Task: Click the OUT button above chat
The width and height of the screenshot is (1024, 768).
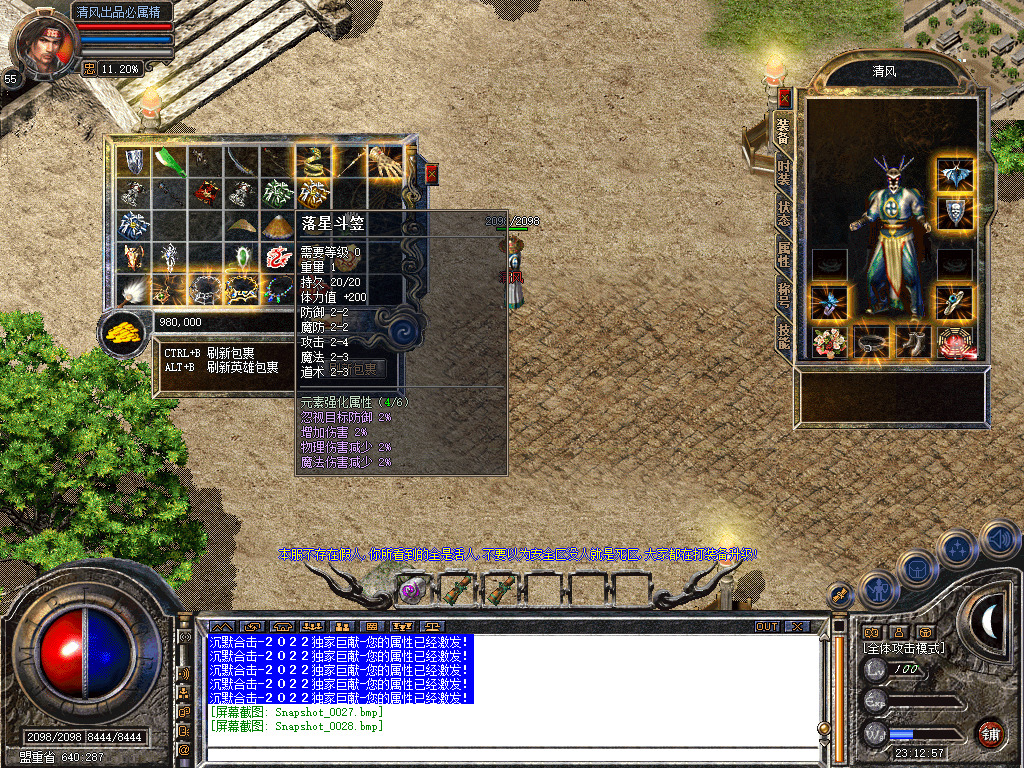Action: (766, 627)
